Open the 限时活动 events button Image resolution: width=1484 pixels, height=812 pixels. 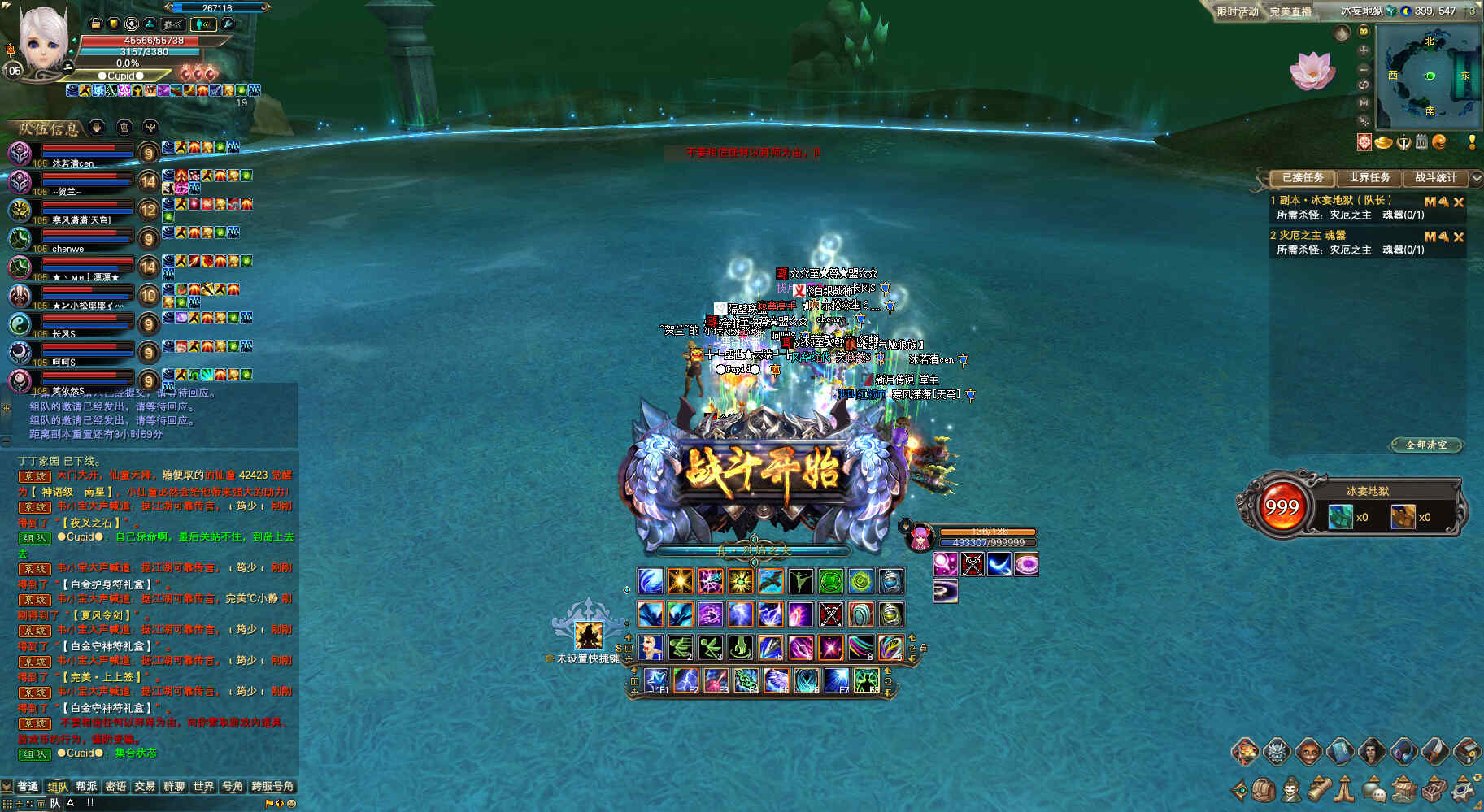pos(1237,11)
